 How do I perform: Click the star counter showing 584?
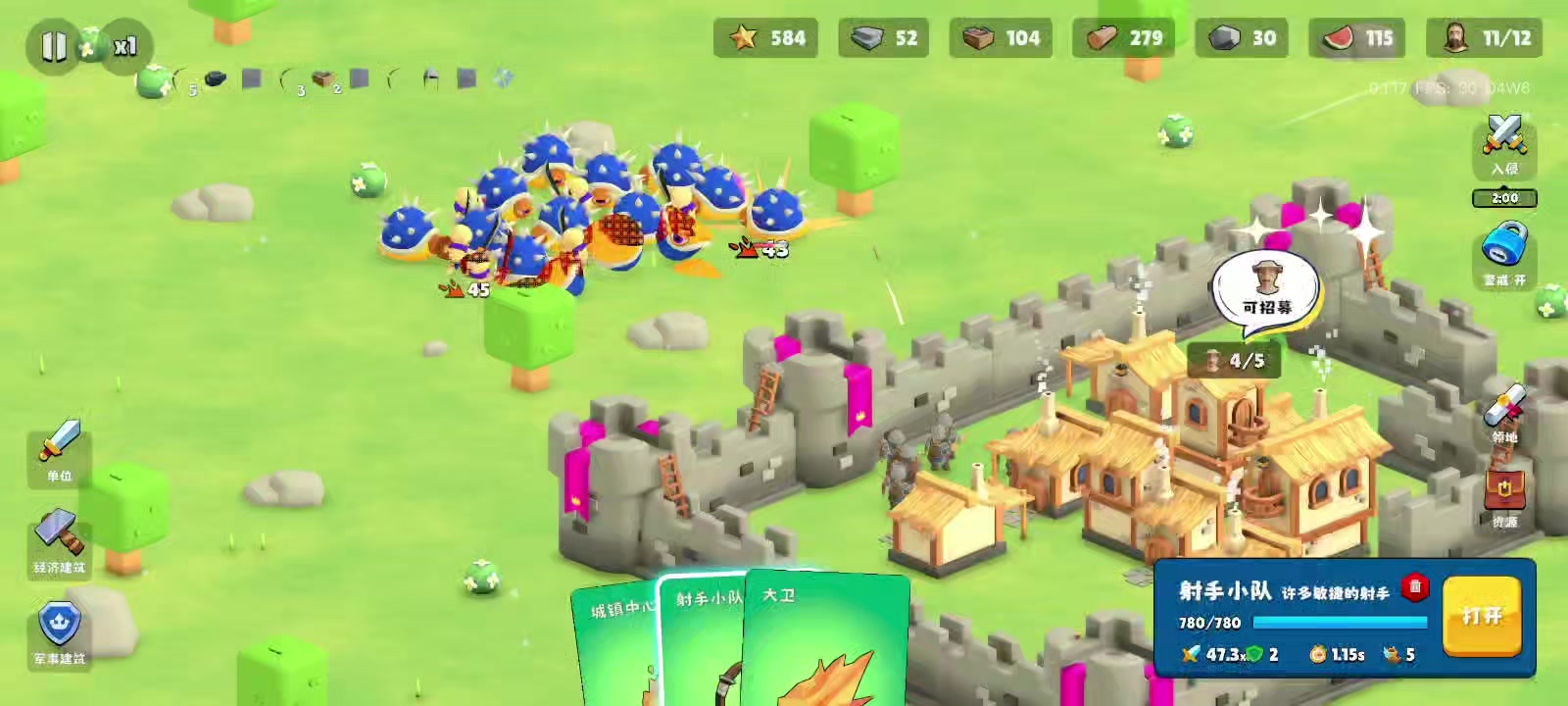click(768, 39)
